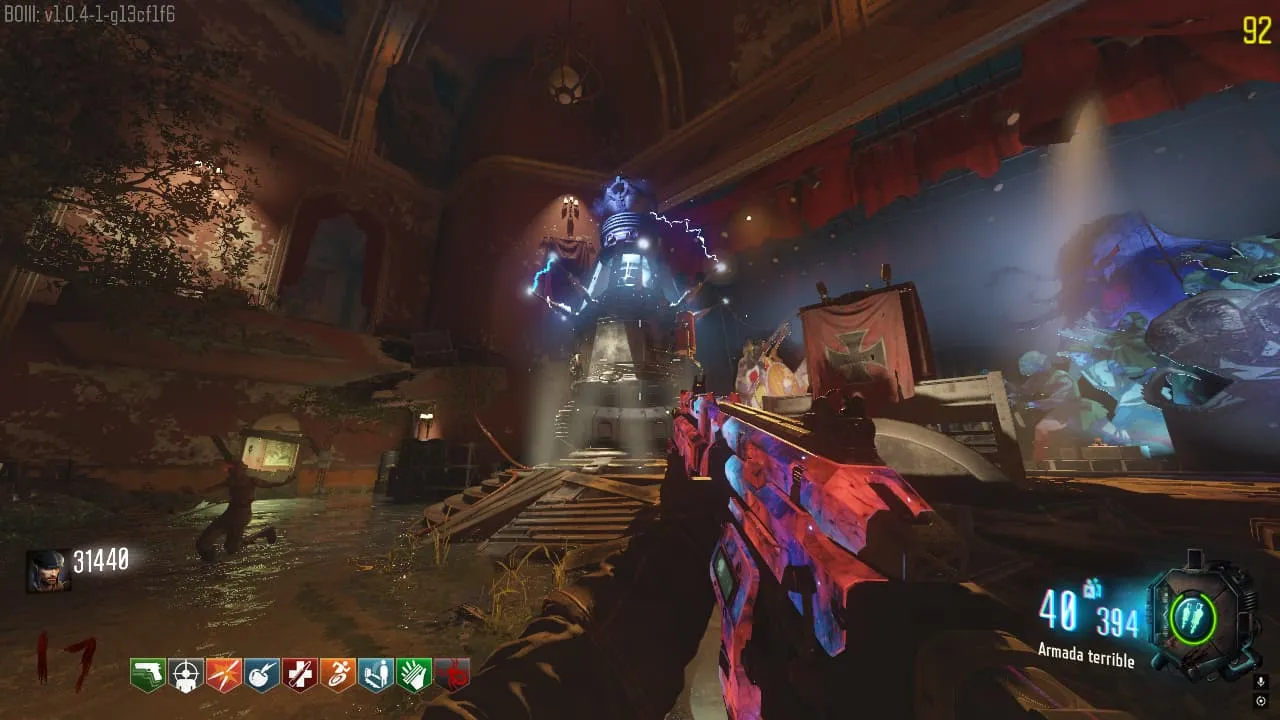
Task: Click the Double Tap perk icon
Action: [223, 675]
